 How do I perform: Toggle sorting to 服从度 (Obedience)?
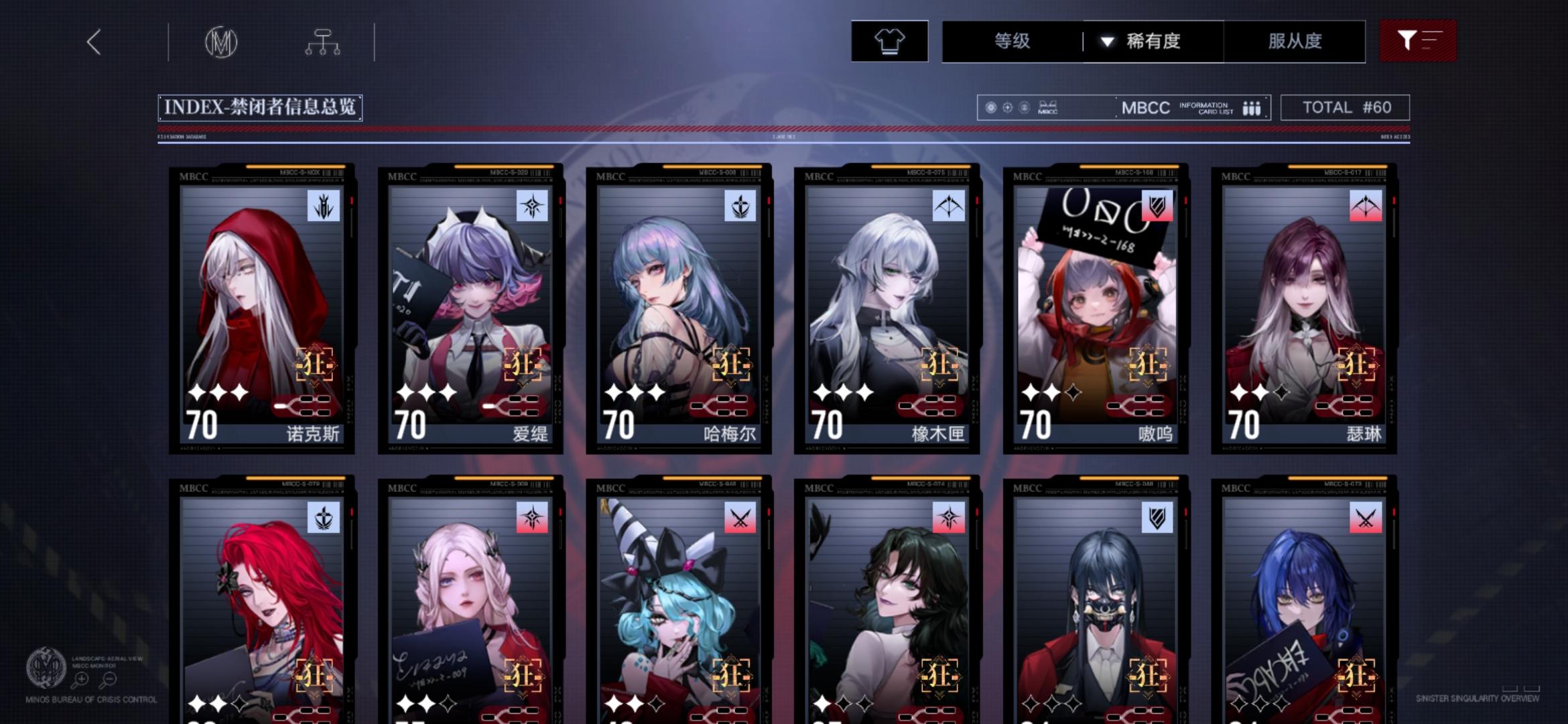pos(1294,42)
